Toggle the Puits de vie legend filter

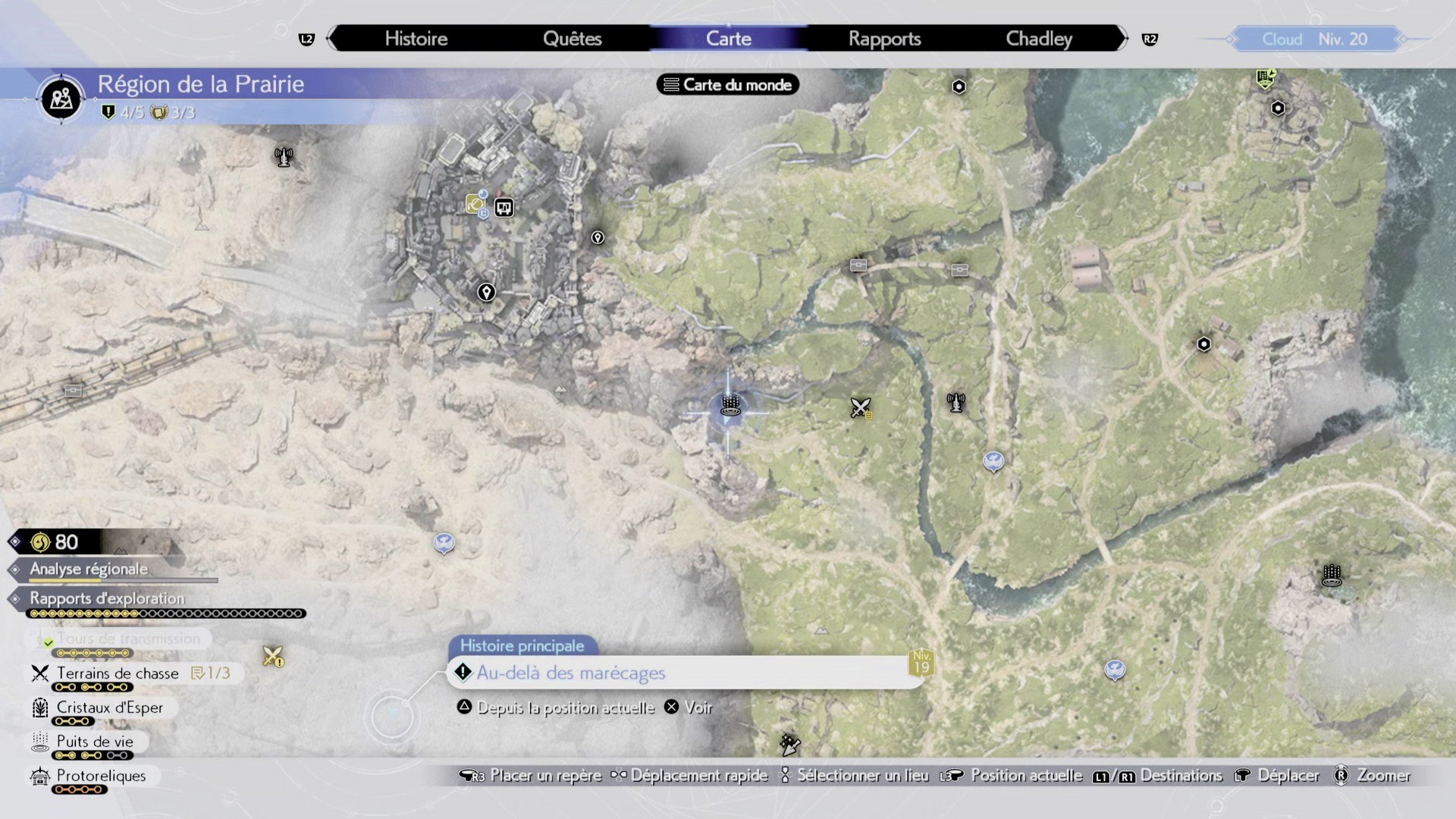click(93, 741)
